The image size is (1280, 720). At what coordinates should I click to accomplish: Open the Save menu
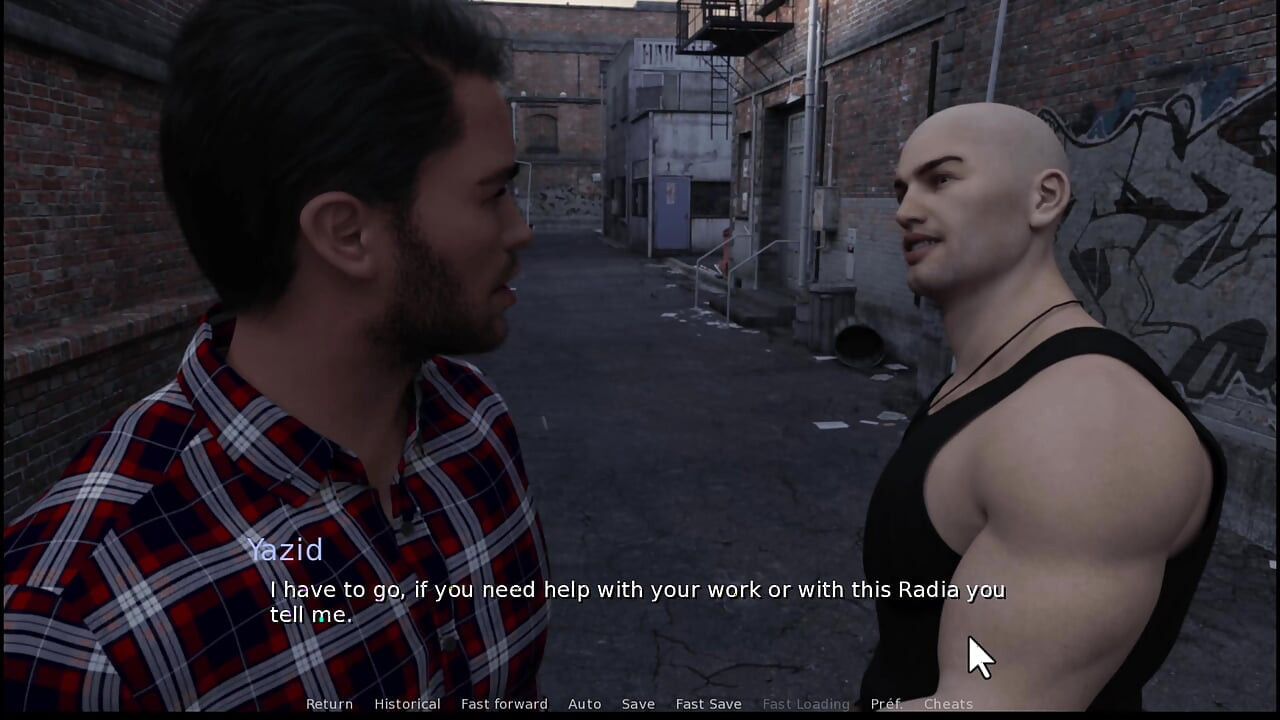point(638,704)
